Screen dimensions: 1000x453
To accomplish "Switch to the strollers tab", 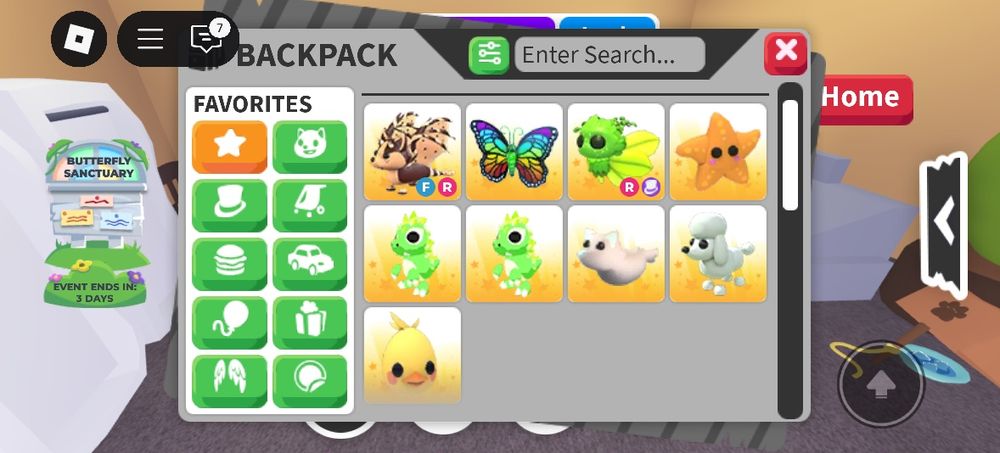I will pyautogui.click(x=310, y=205).
